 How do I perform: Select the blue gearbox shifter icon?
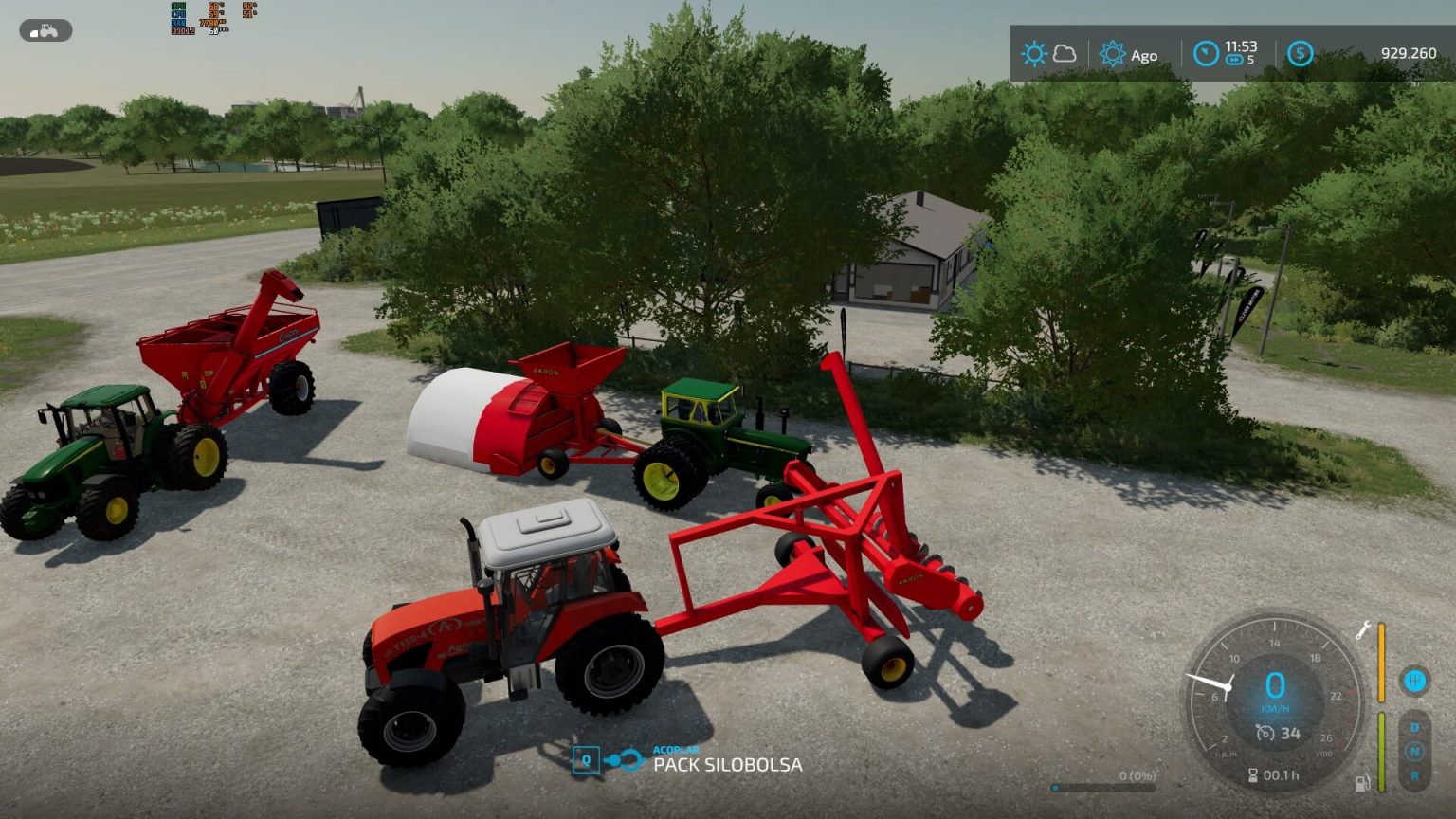[1415, 680]
